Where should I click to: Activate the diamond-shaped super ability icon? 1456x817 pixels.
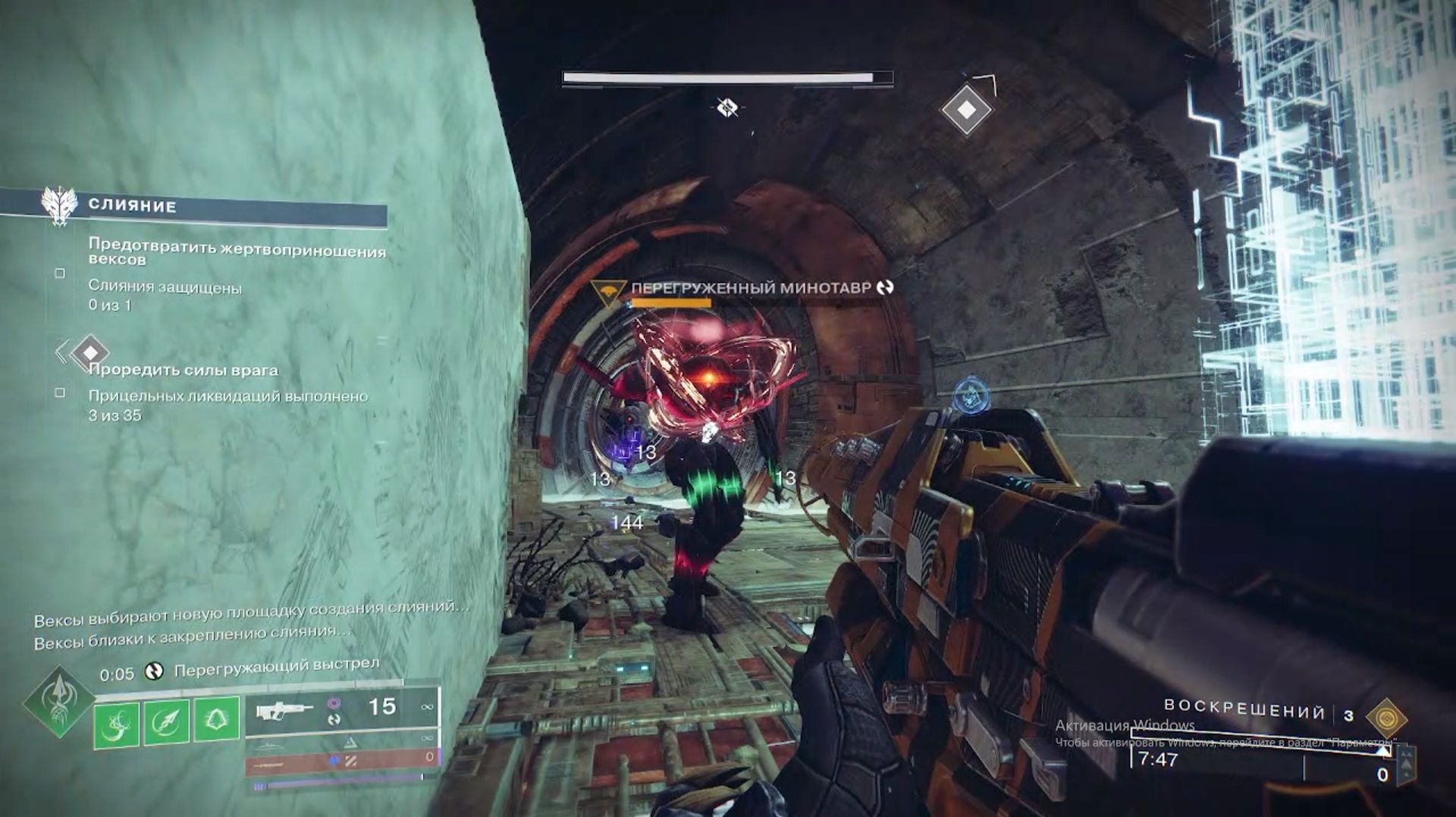pos(59,702)
